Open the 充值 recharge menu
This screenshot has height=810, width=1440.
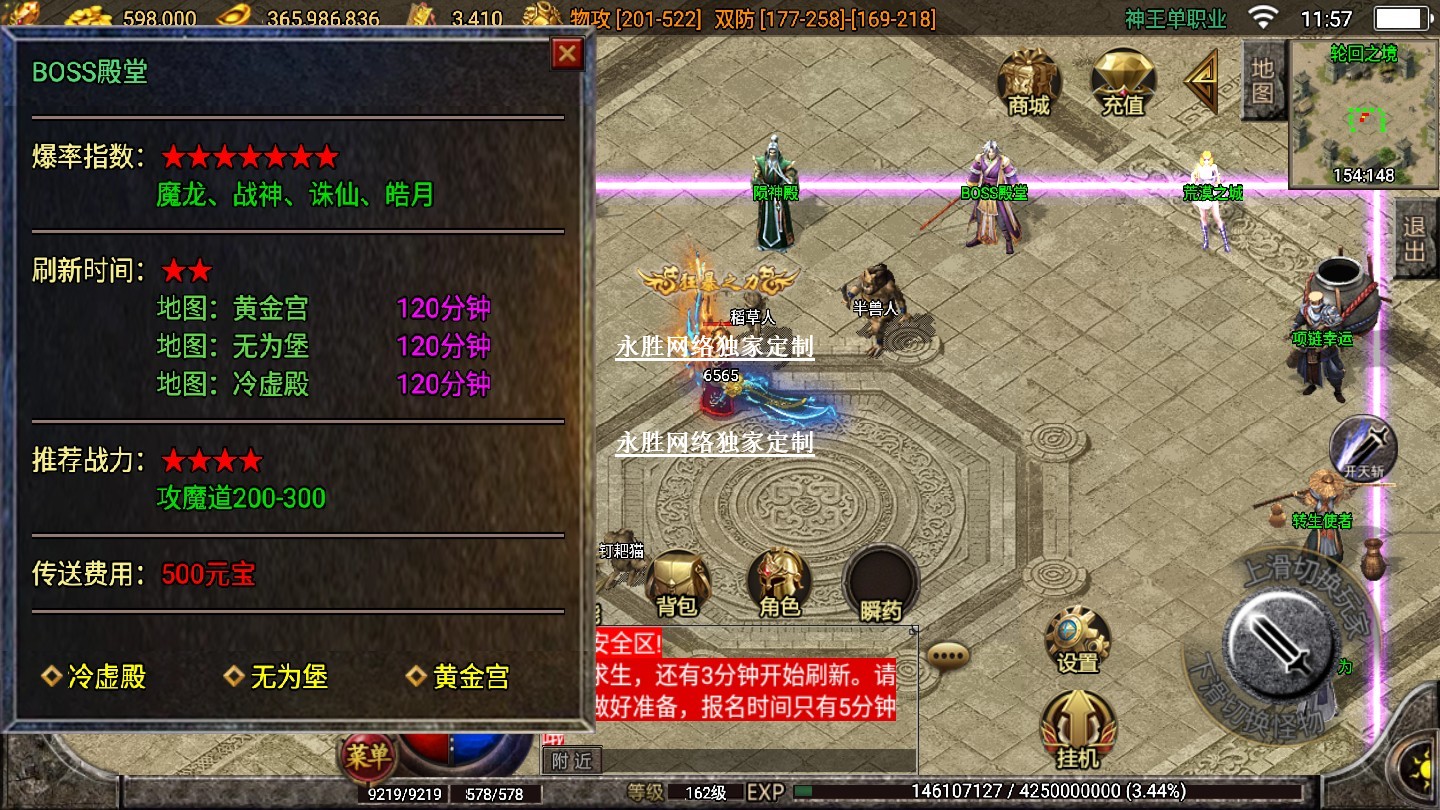1123,80
